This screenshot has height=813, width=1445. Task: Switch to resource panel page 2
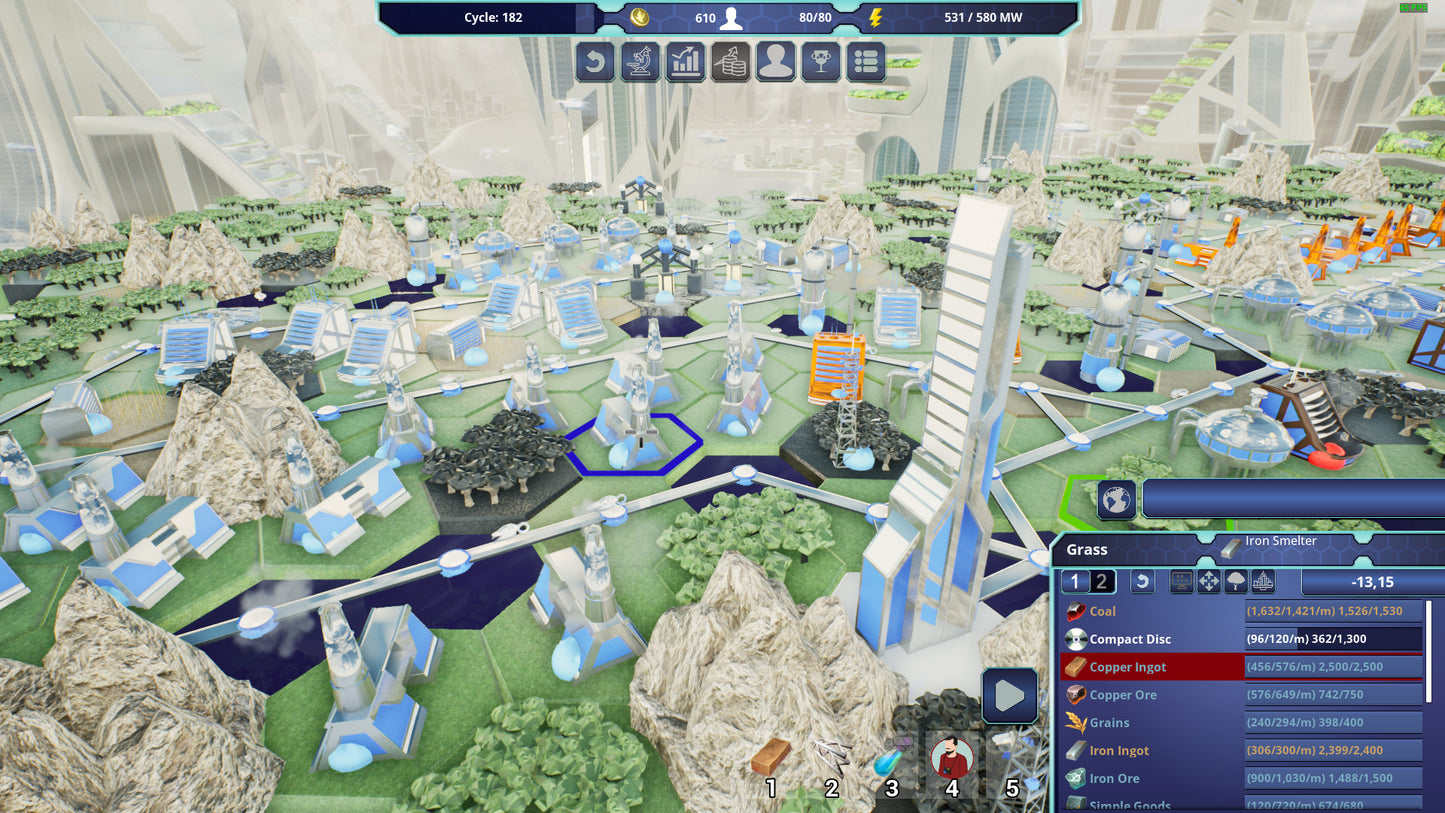coord(1101,582)
